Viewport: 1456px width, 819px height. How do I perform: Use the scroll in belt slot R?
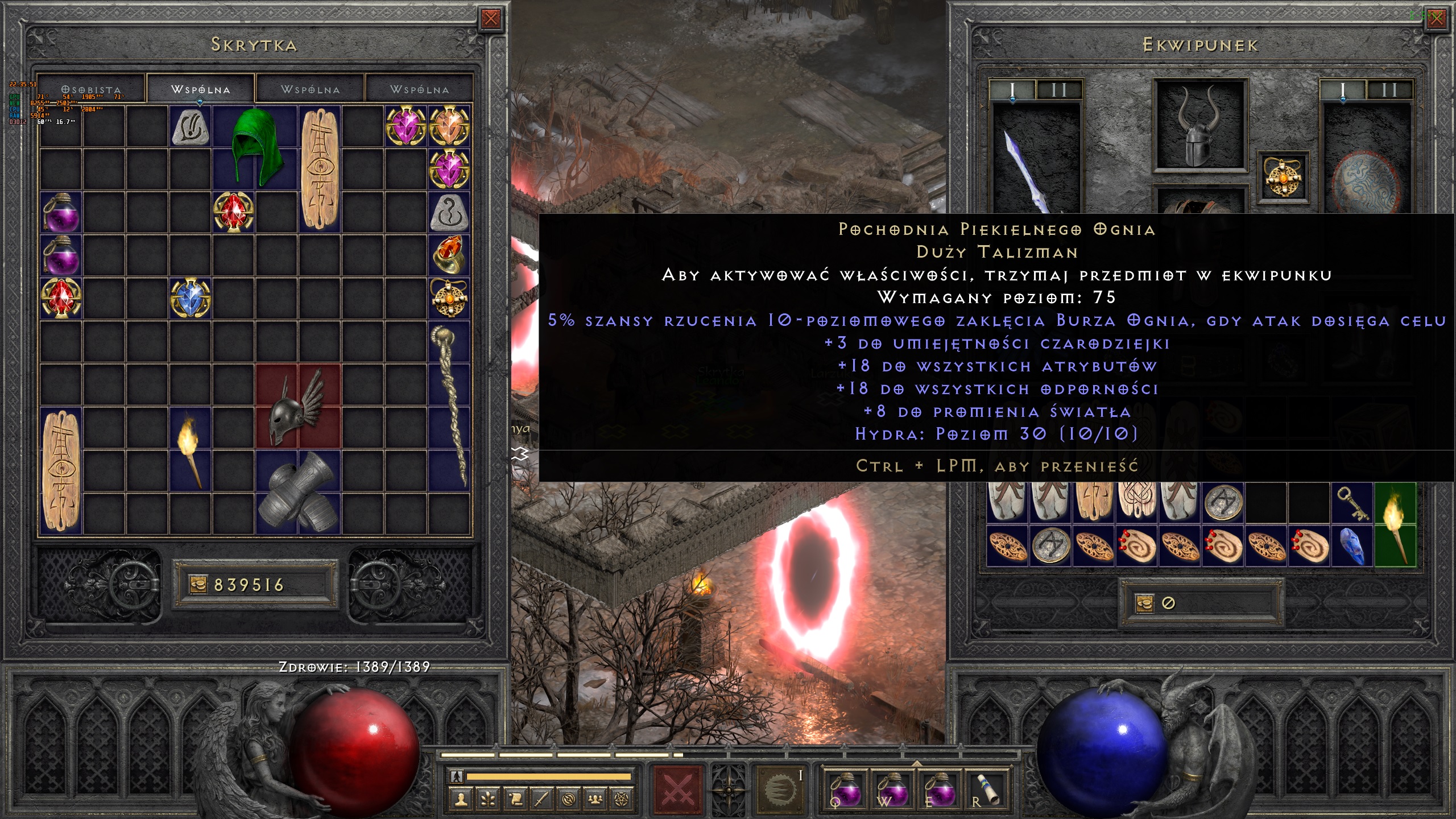pyautogui.click(x=988, y=789)
